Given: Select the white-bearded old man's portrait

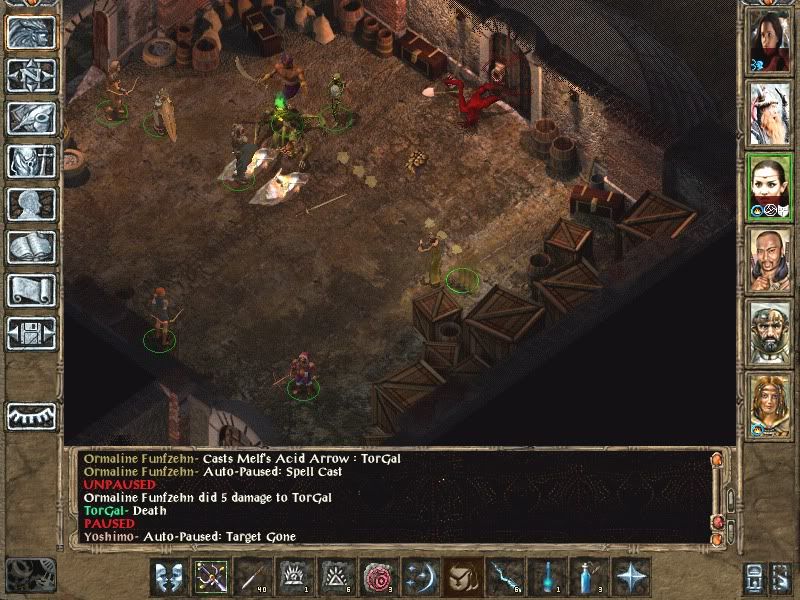Looking at the screenshot, I should coord(770,112).
